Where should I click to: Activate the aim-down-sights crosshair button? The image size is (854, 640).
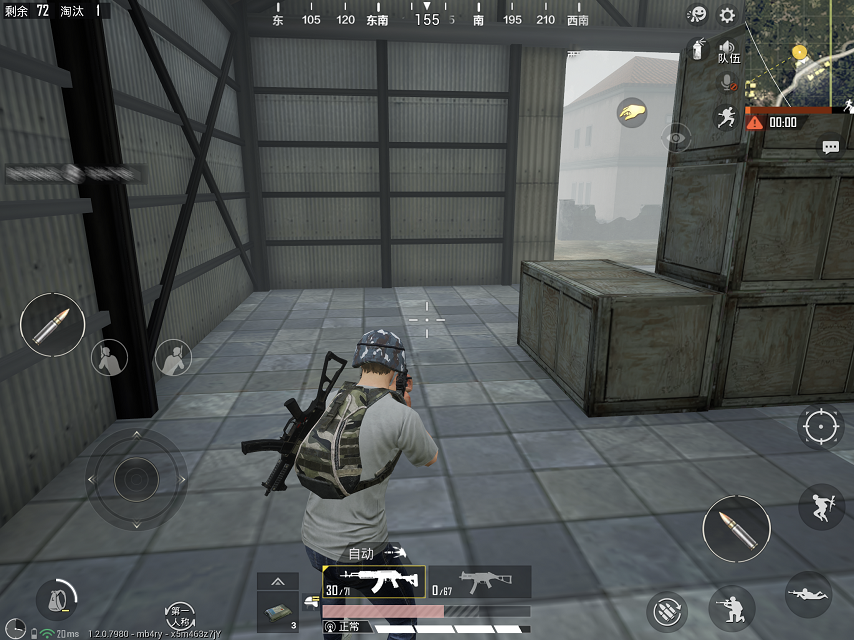tap(821, 427)
